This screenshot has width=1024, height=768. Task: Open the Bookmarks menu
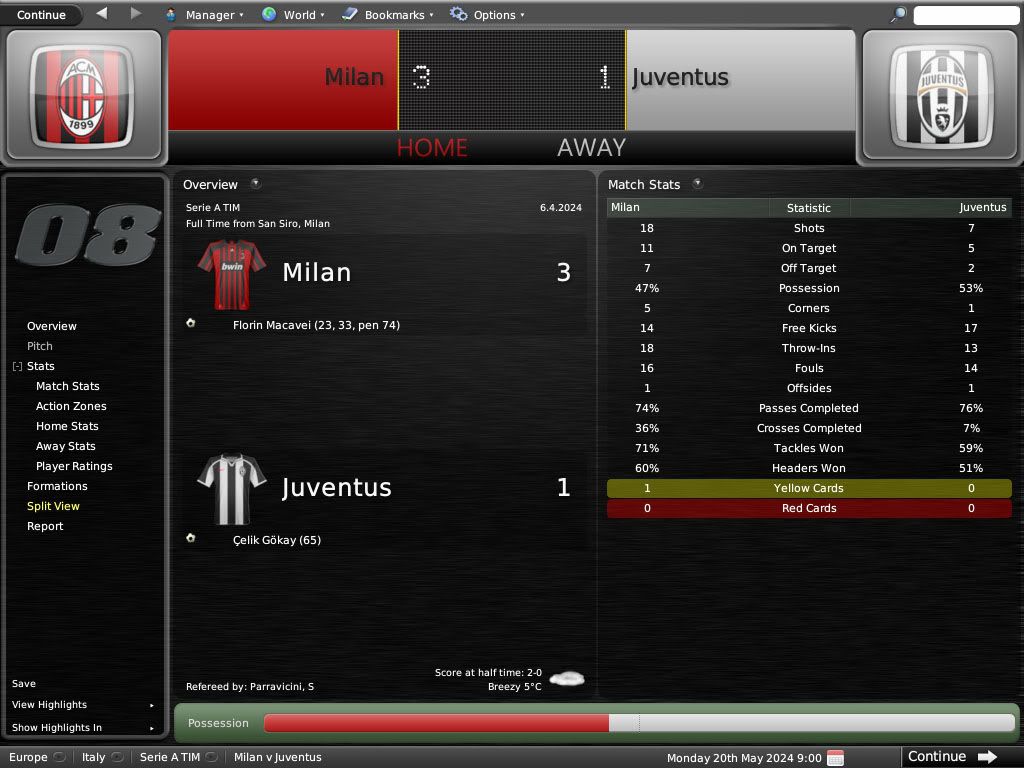point(388,15)
